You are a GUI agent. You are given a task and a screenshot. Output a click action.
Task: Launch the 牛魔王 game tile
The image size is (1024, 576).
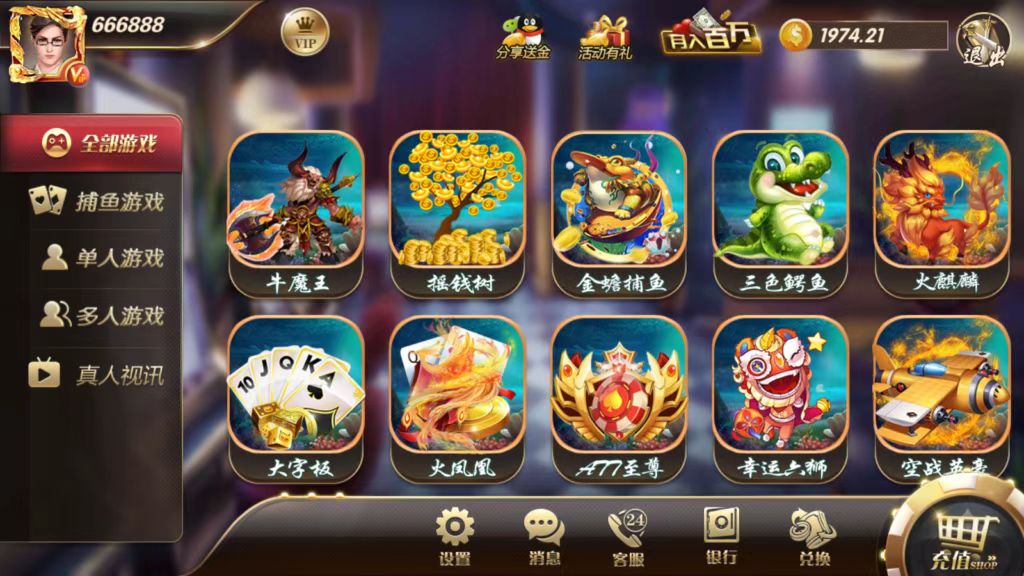click(x=296, y=213)
